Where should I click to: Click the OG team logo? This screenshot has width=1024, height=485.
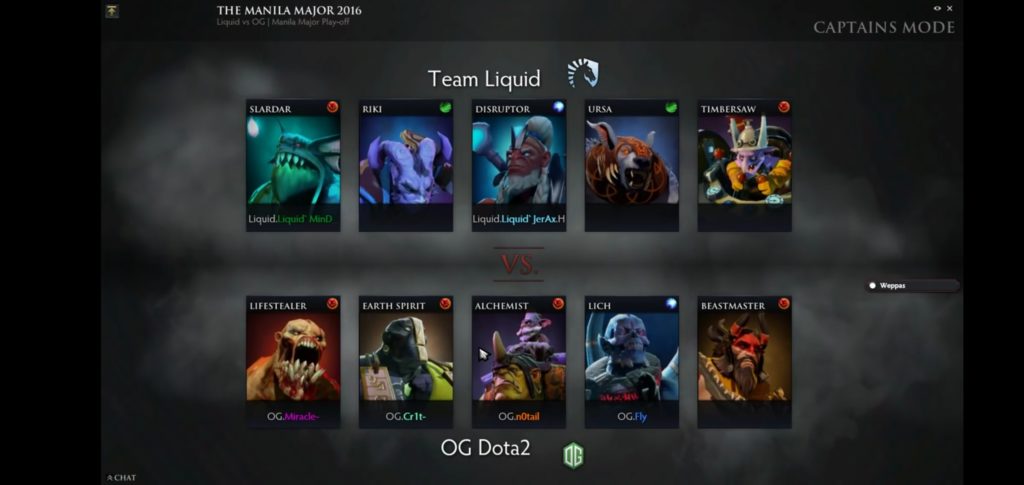tap(573, 455)
